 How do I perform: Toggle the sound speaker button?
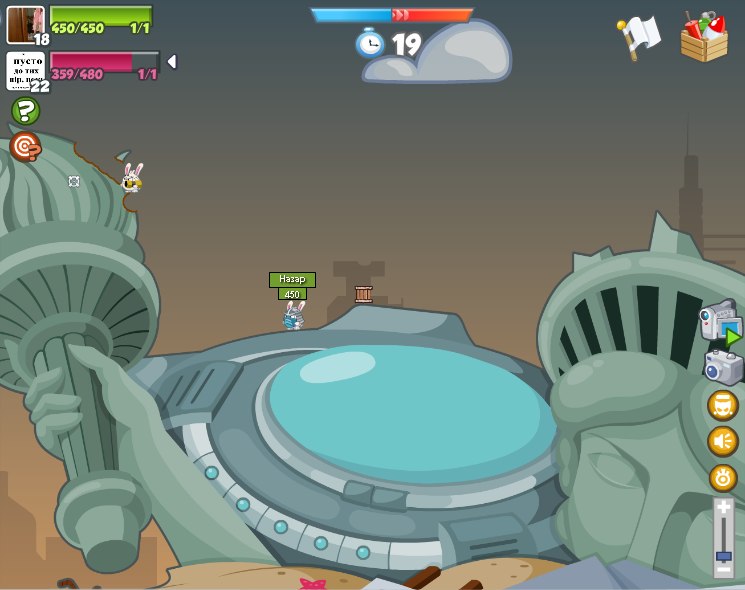tap(723, 441)
